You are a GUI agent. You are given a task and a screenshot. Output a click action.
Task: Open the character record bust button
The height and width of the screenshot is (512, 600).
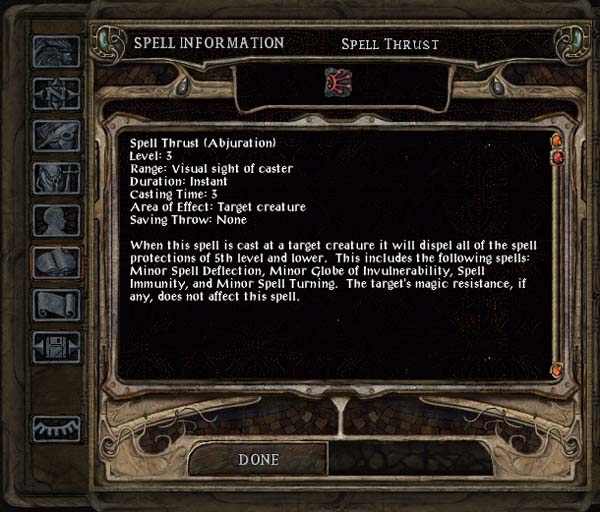pyautogui.click(x=56, y=220)
